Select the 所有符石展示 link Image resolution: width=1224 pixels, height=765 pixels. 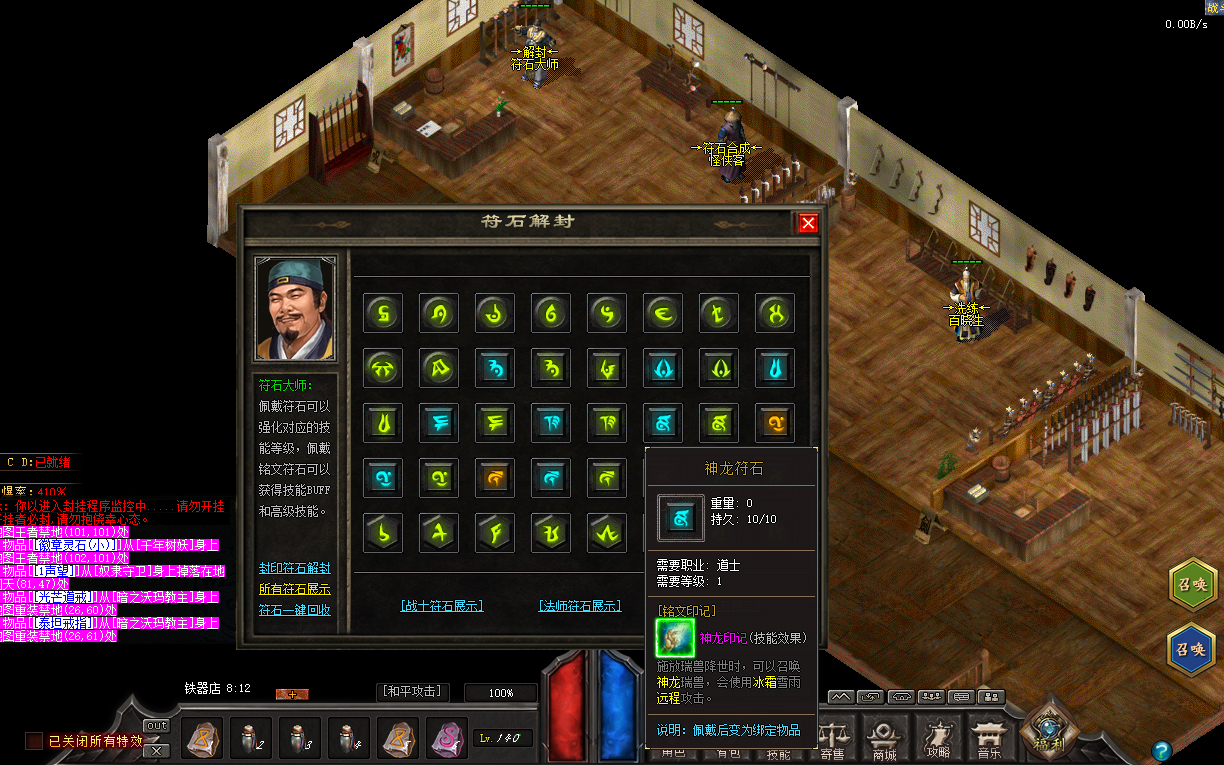[294, 589]
